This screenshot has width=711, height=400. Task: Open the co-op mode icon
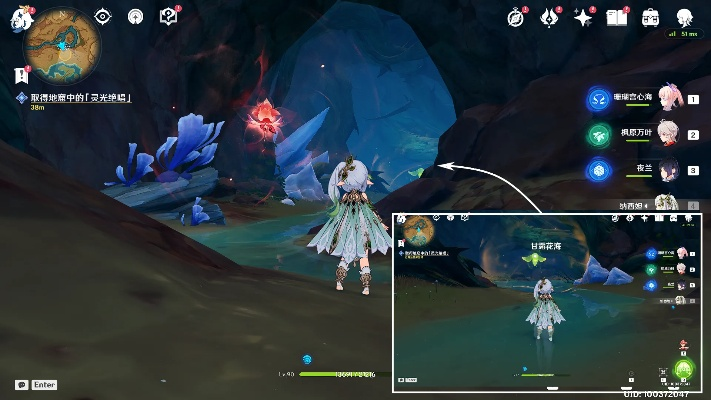point(136,16)
